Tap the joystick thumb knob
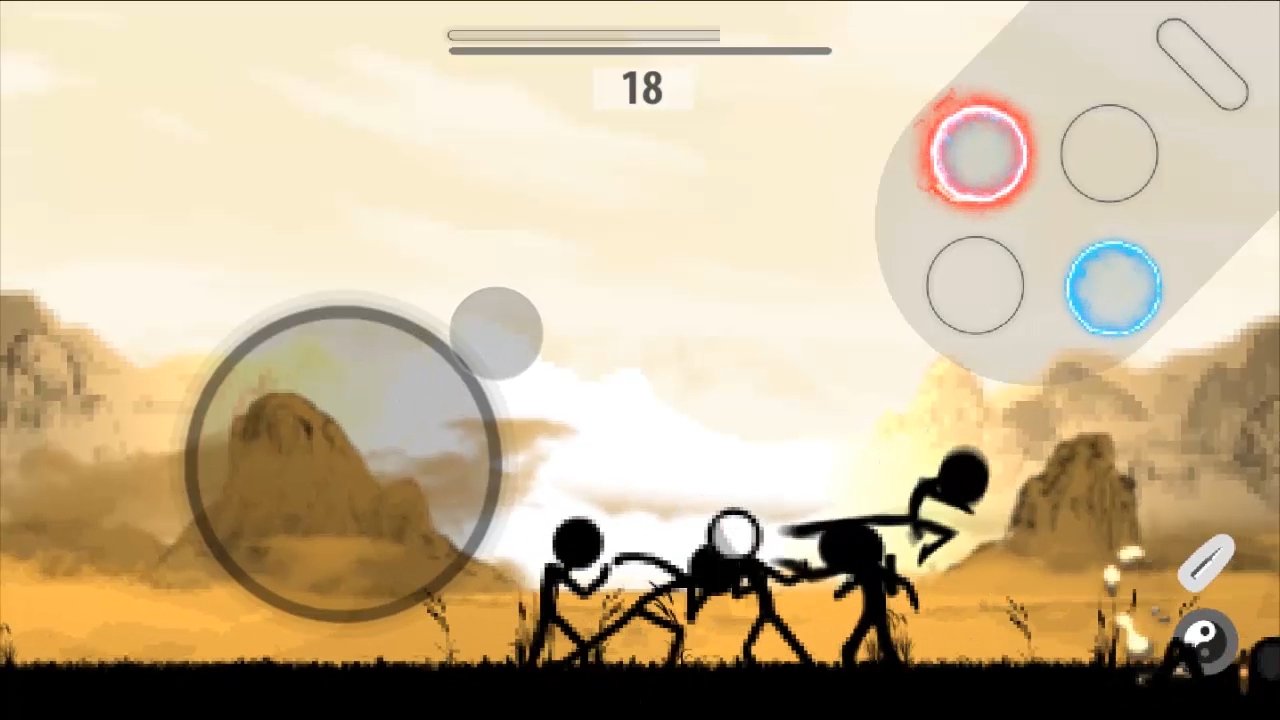Image resolution: width=1280 pixels, height=720 pixels. [x=497, y=330]
